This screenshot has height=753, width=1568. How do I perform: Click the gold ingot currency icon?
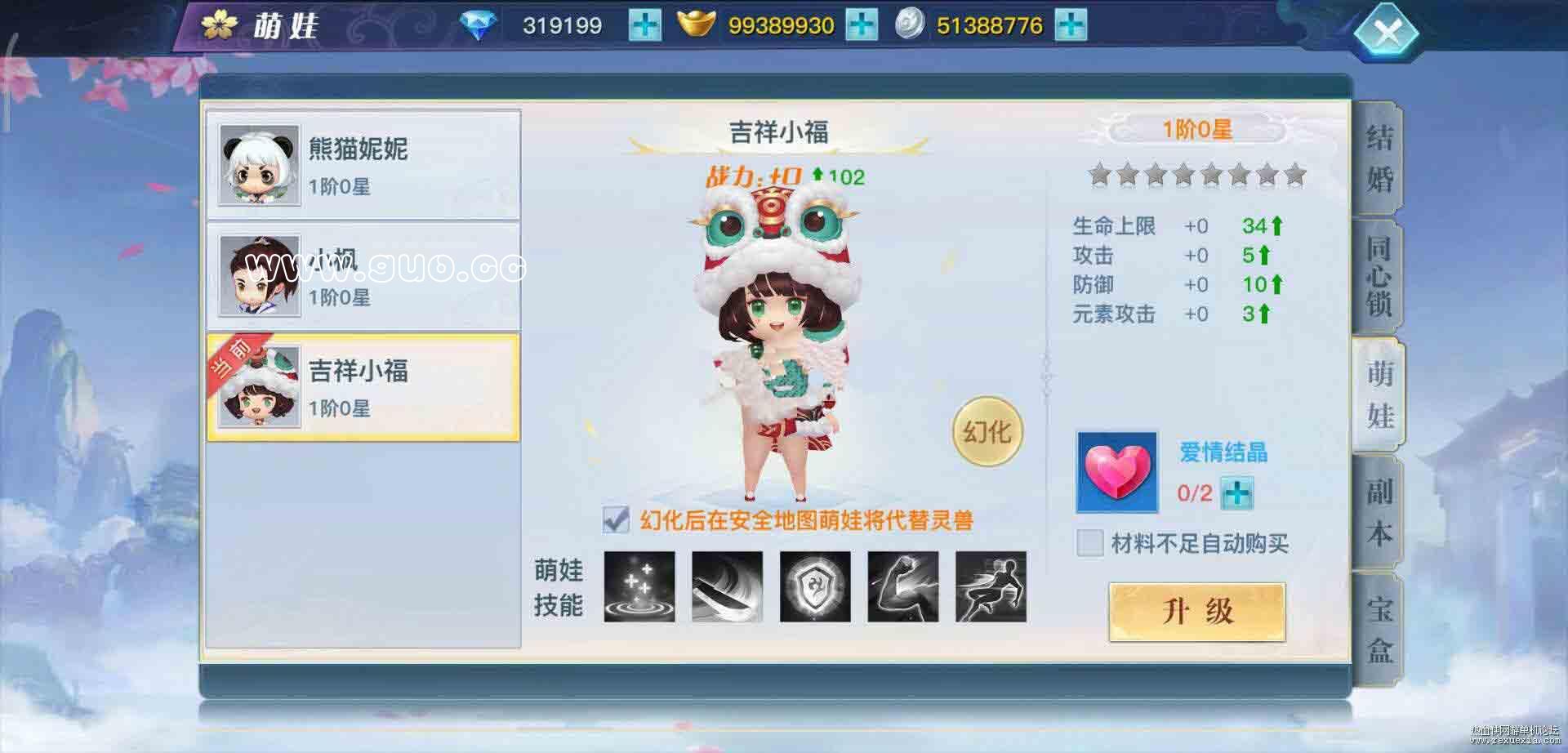(693, 25)
